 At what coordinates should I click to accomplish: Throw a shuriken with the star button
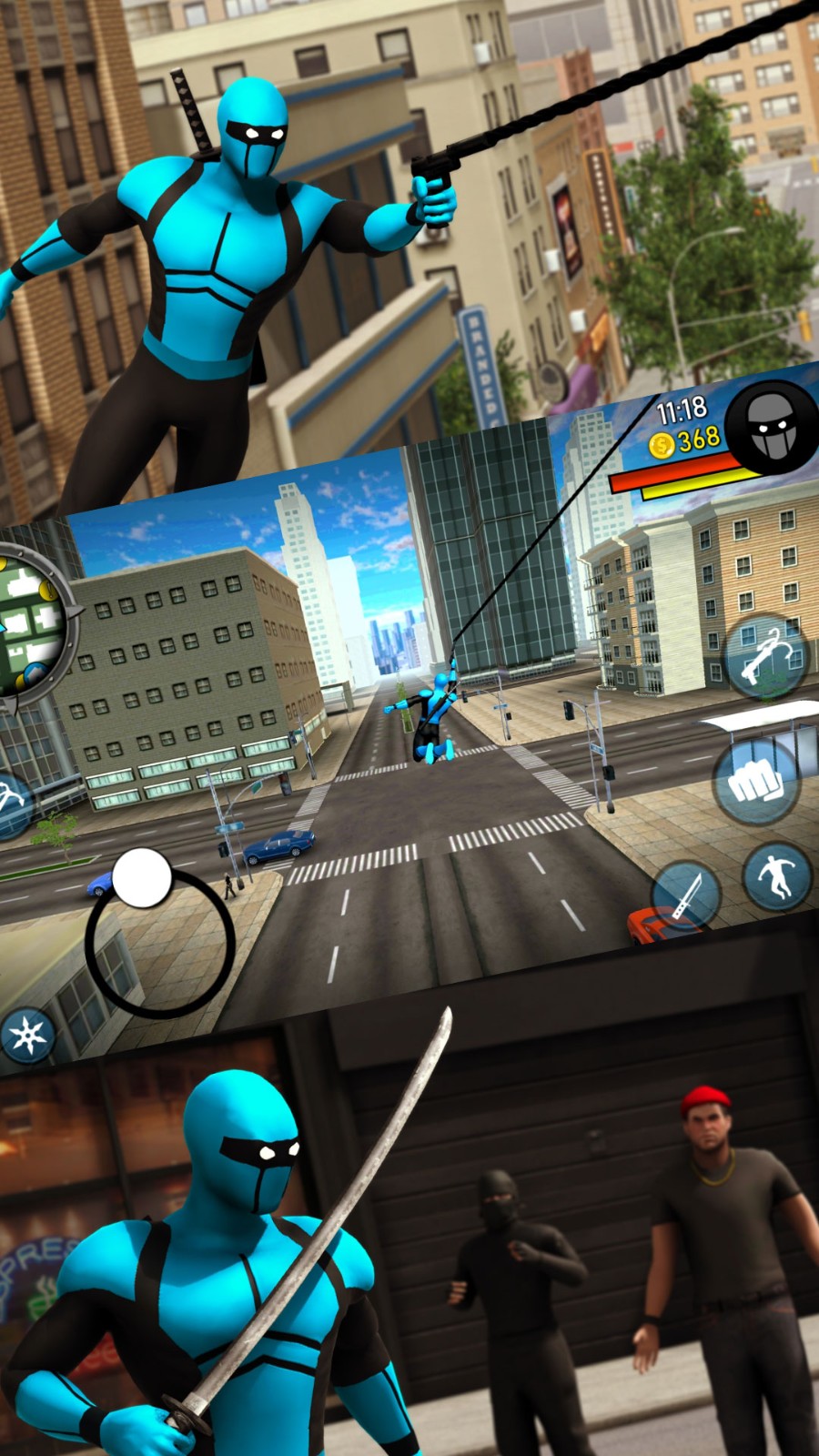27,1036
